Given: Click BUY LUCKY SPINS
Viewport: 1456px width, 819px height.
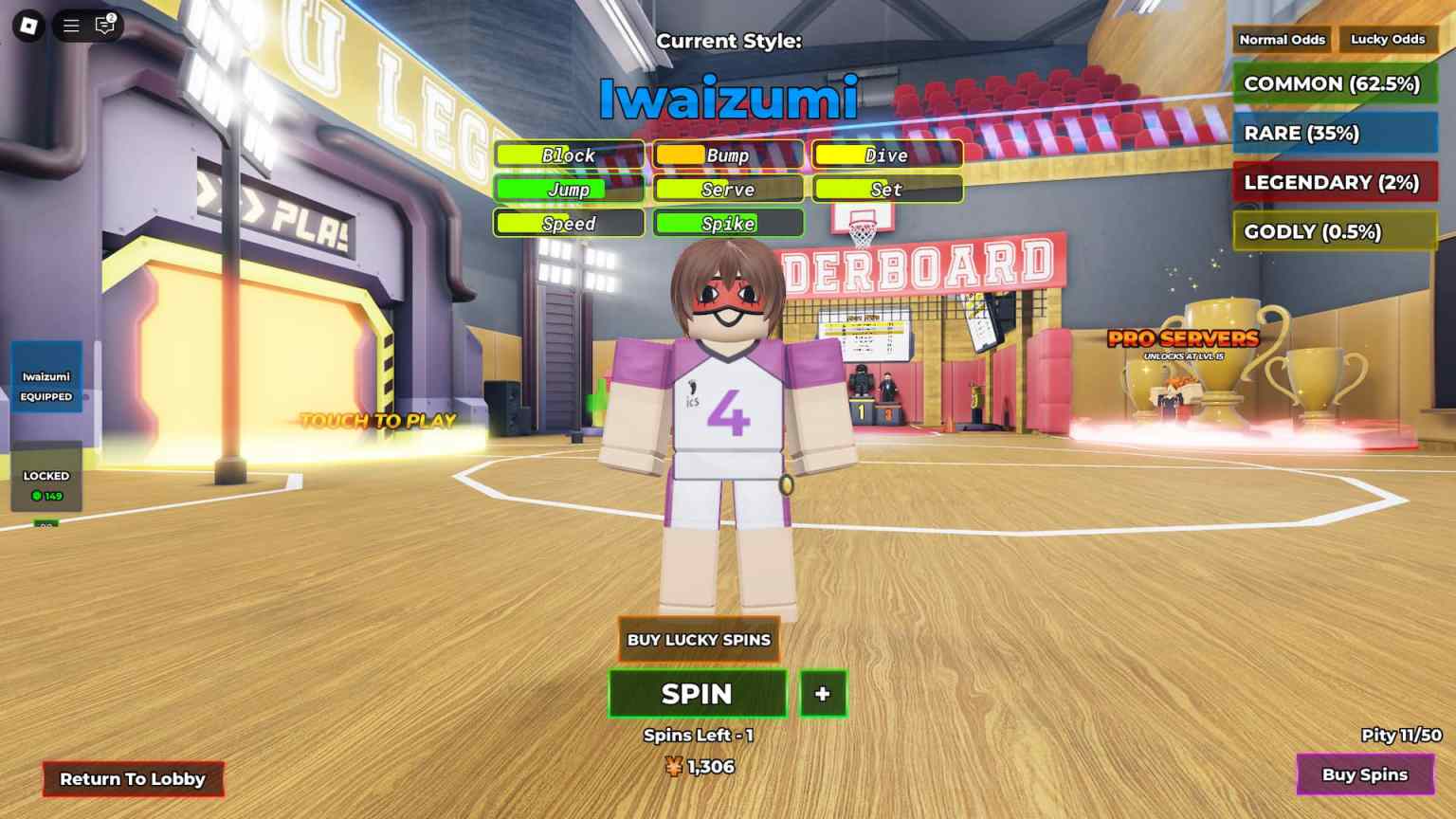Looking at the screenshot, I should pyautogui.click(x=699, y=640).
